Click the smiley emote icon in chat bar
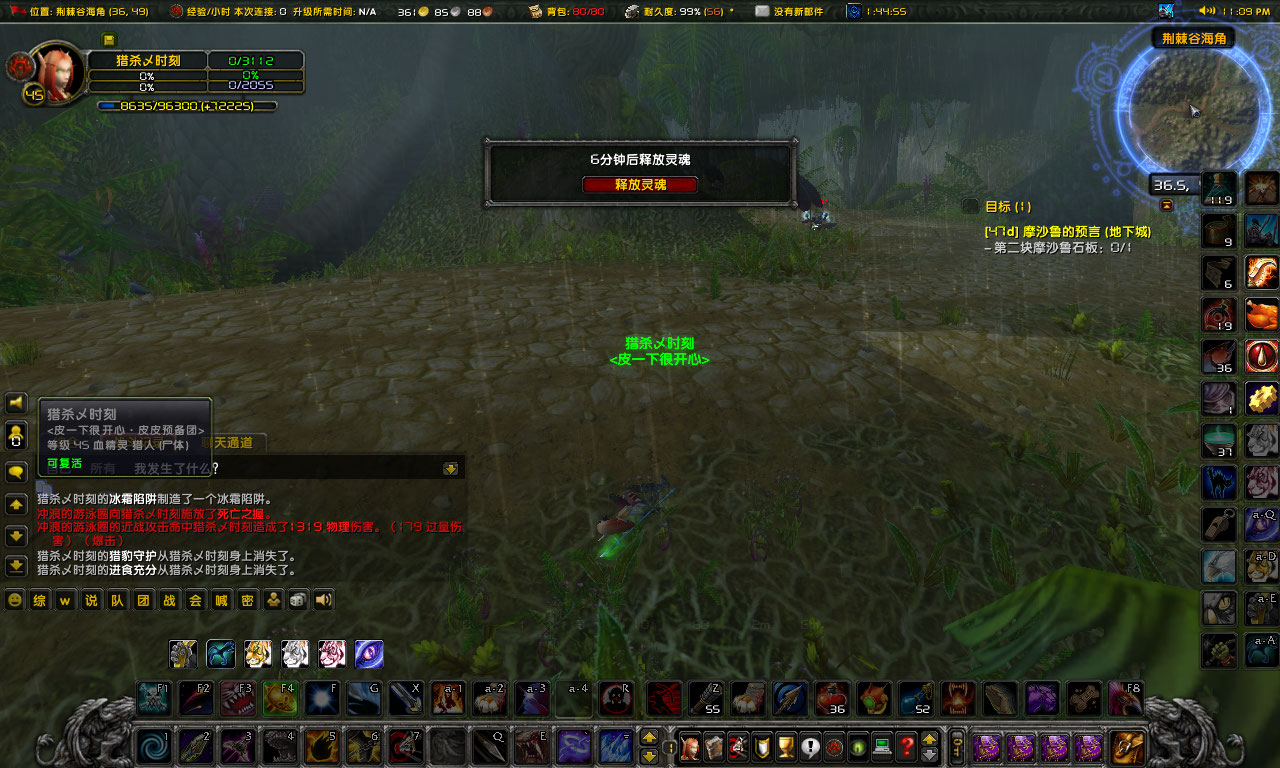 point(15,601)
